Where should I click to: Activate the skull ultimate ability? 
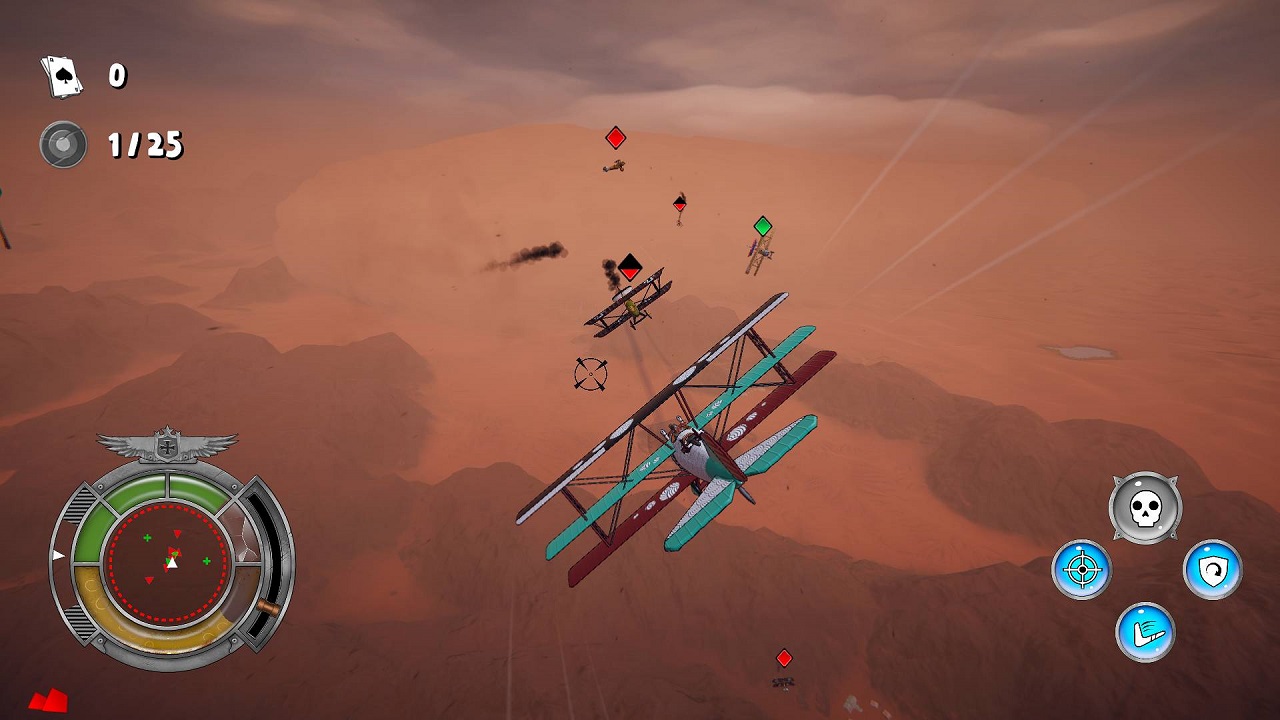tap(1146, 507)
